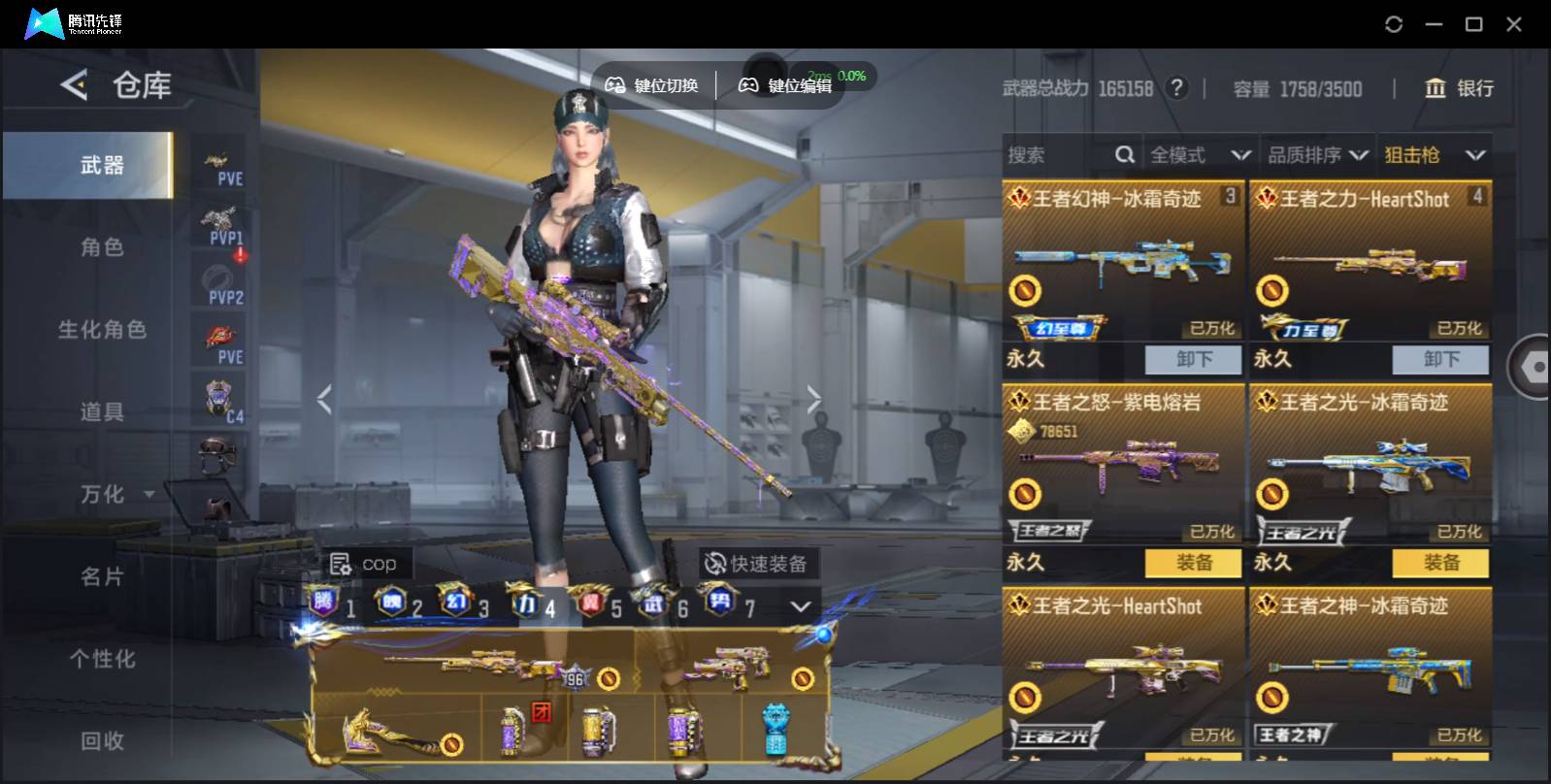
Task: Select the 道具 items tab
Action: coord(102,412)
